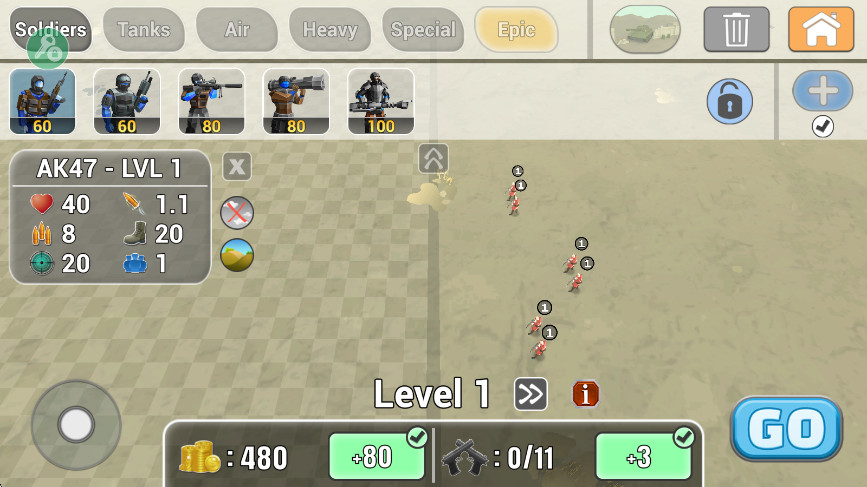Click the terrain hill icon
Viewport: 867px width, 487px height.
[x=237, y=255]
